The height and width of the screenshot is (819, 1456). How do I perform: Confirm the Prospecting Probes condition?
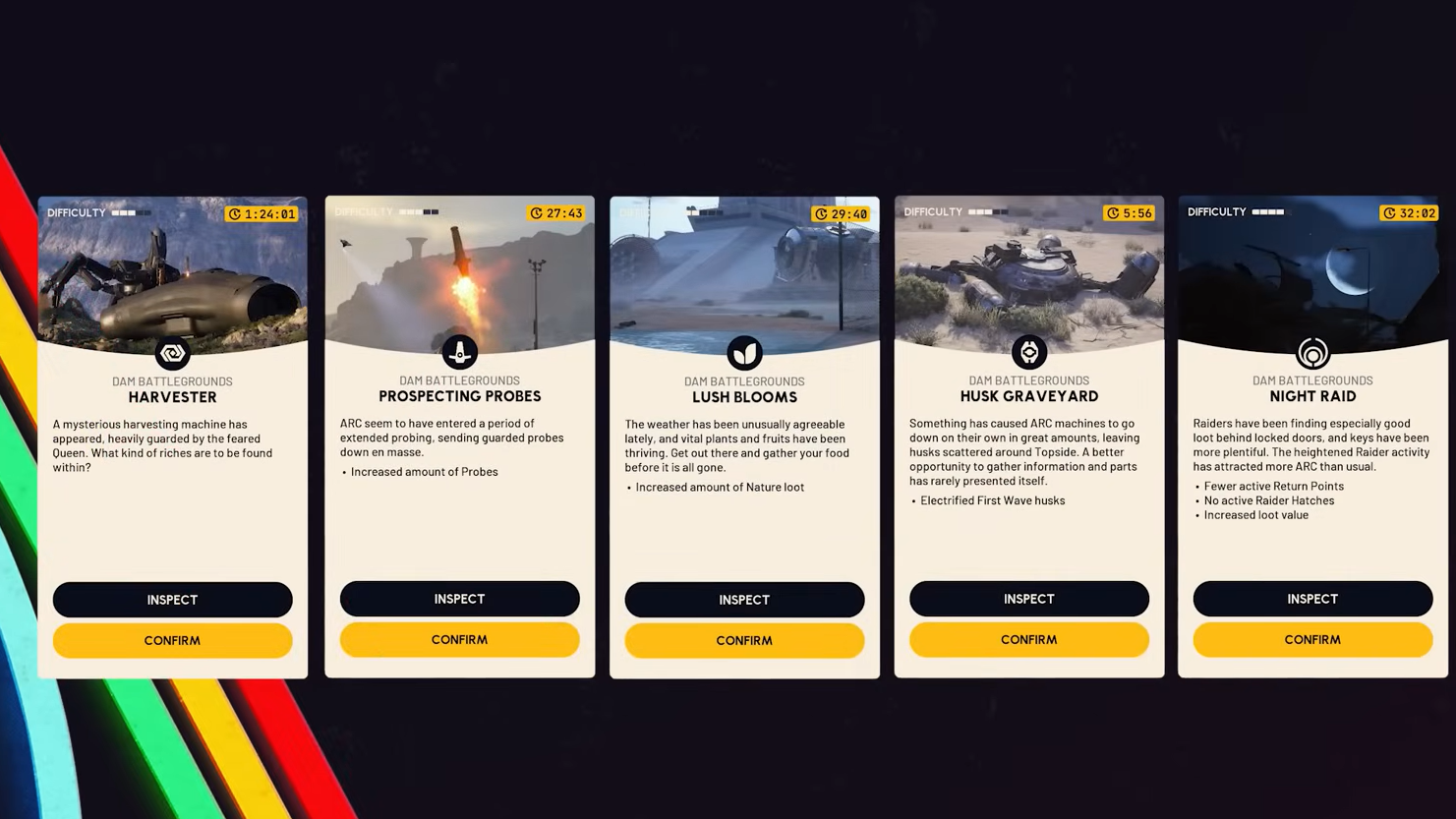click(459, 639)
